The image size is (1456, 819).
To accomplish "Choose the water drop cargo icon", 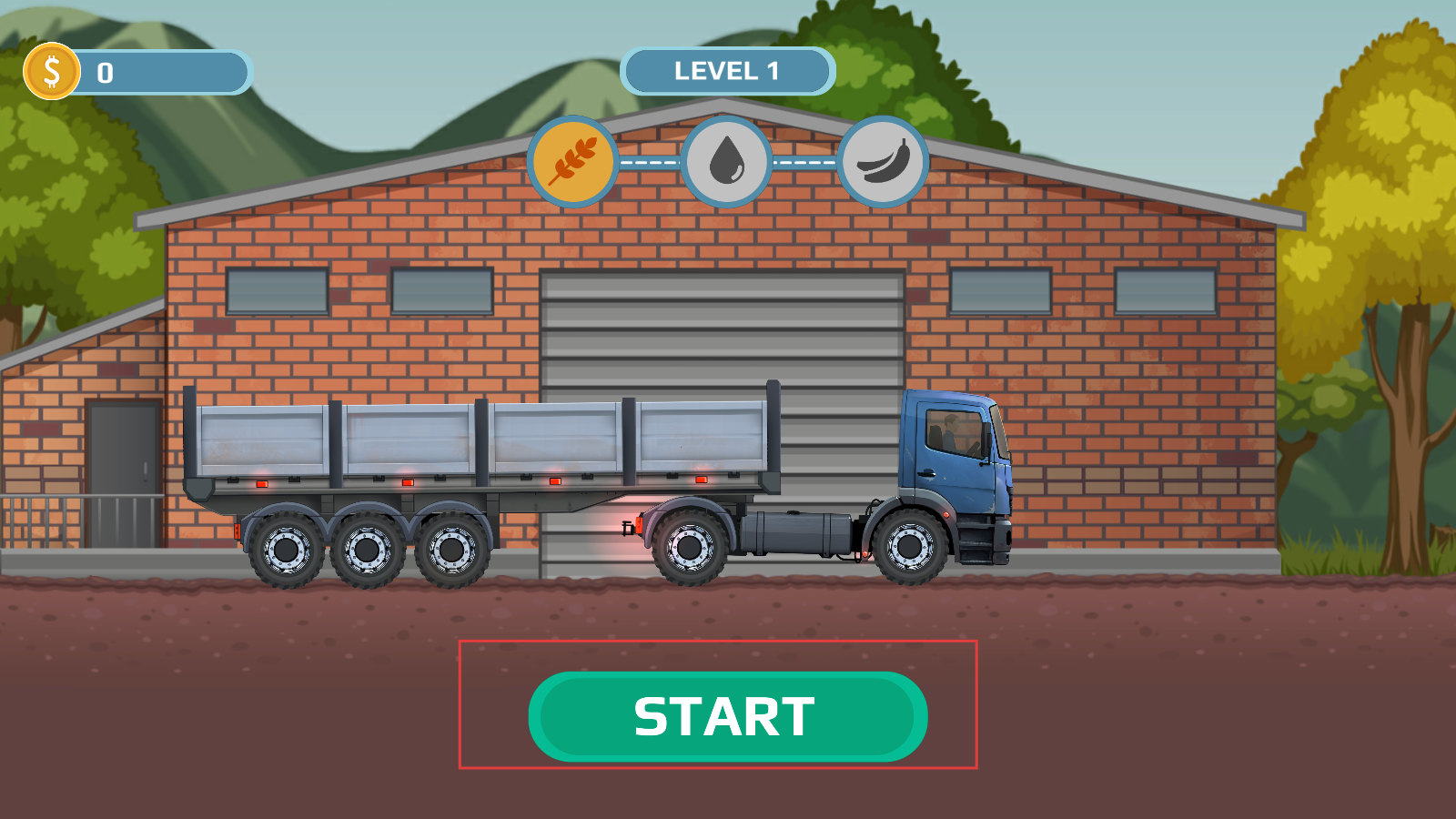I will pos(727,162).
